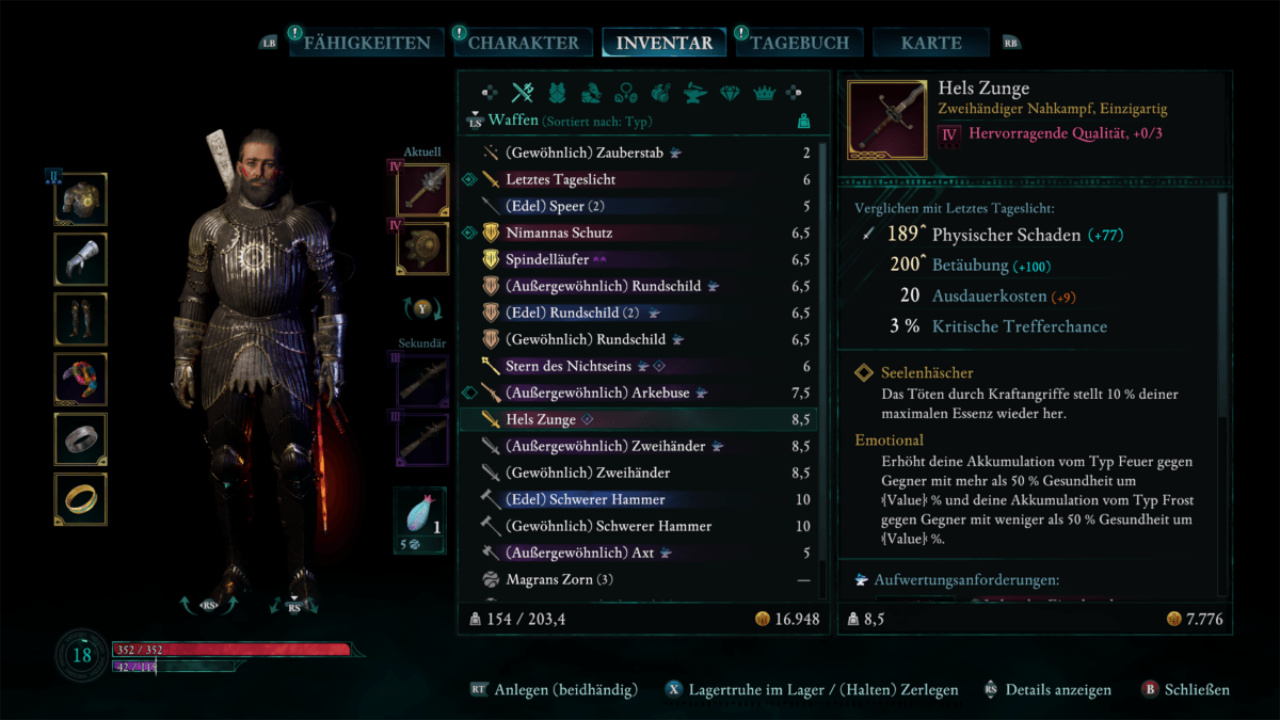
Task: Click the current main-hand mace slot
Action: point(423,190)
